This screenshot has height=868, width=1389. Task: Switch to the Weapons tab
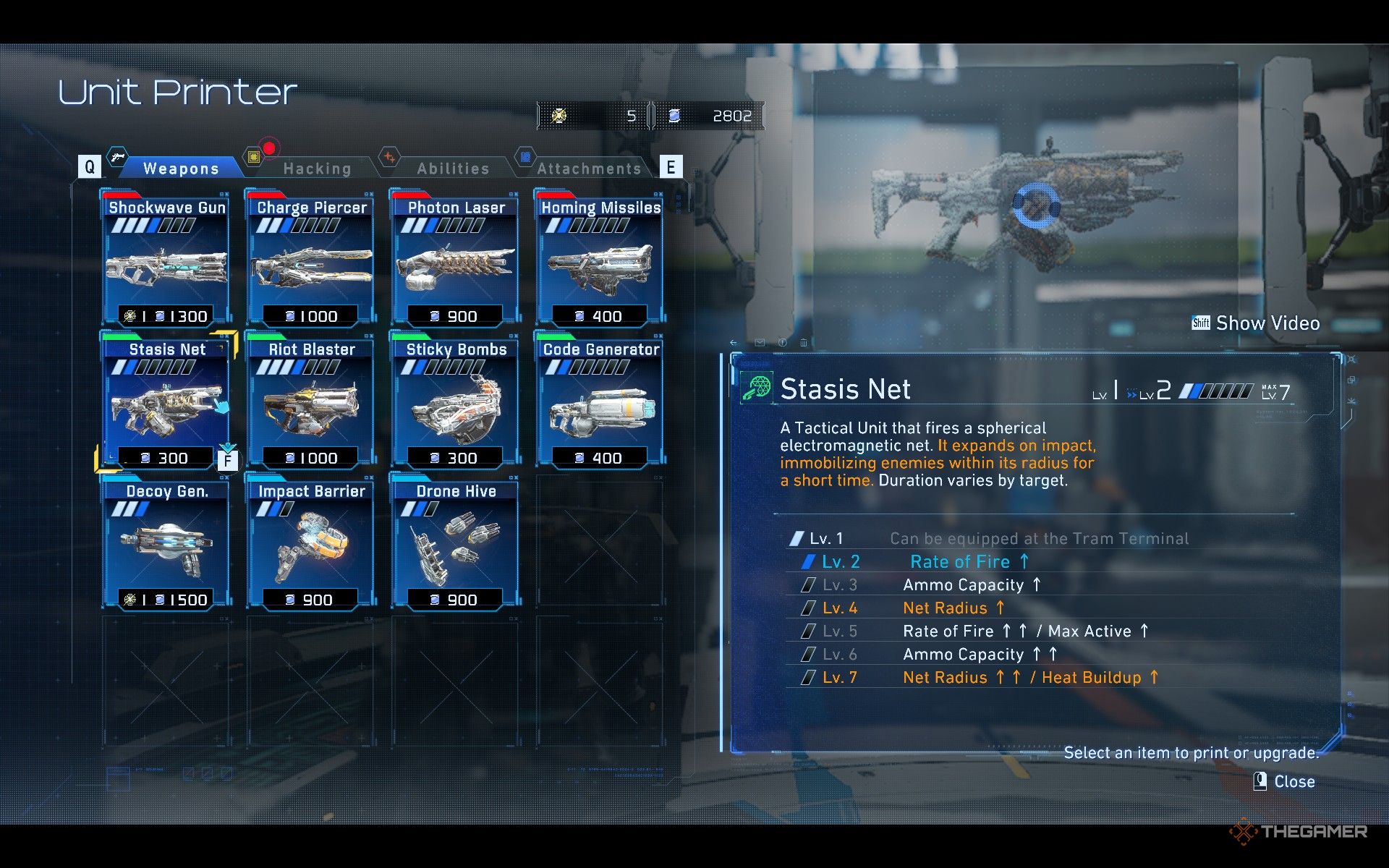(181, 169)
